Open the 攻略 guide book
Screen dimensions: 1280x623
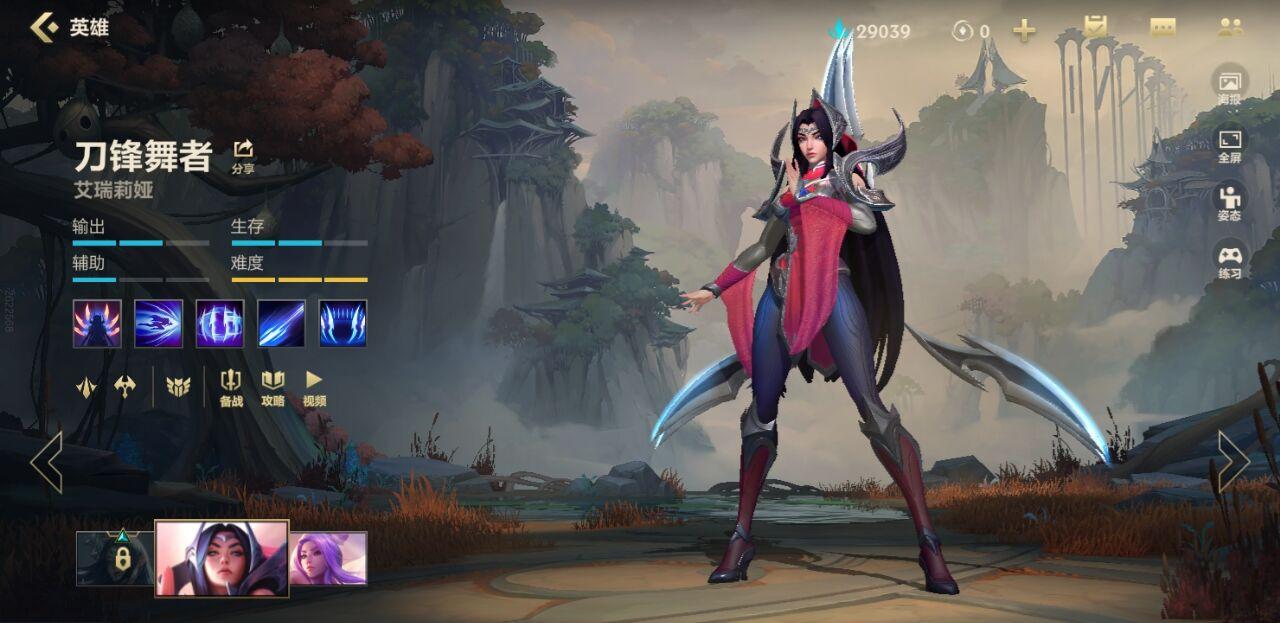[273, 387]
